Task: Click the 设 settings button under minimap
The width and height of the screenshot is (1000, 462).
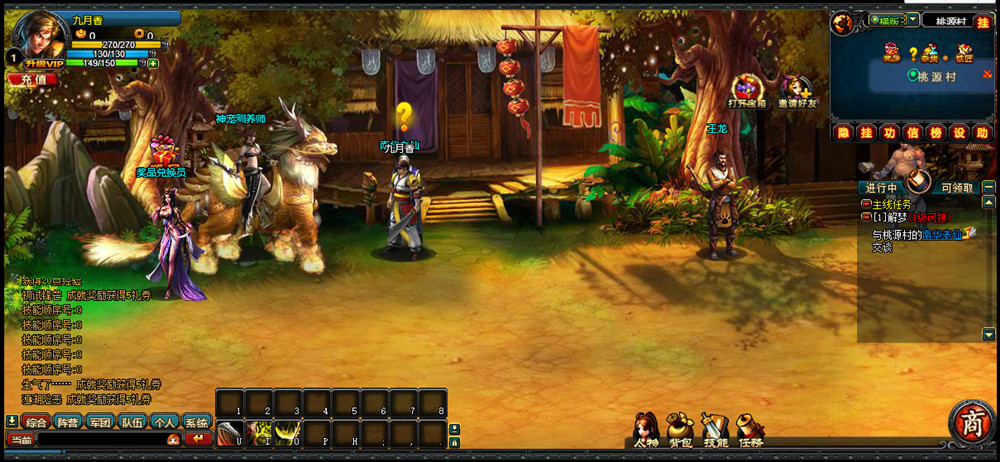Action: click(x=957, y=132)
